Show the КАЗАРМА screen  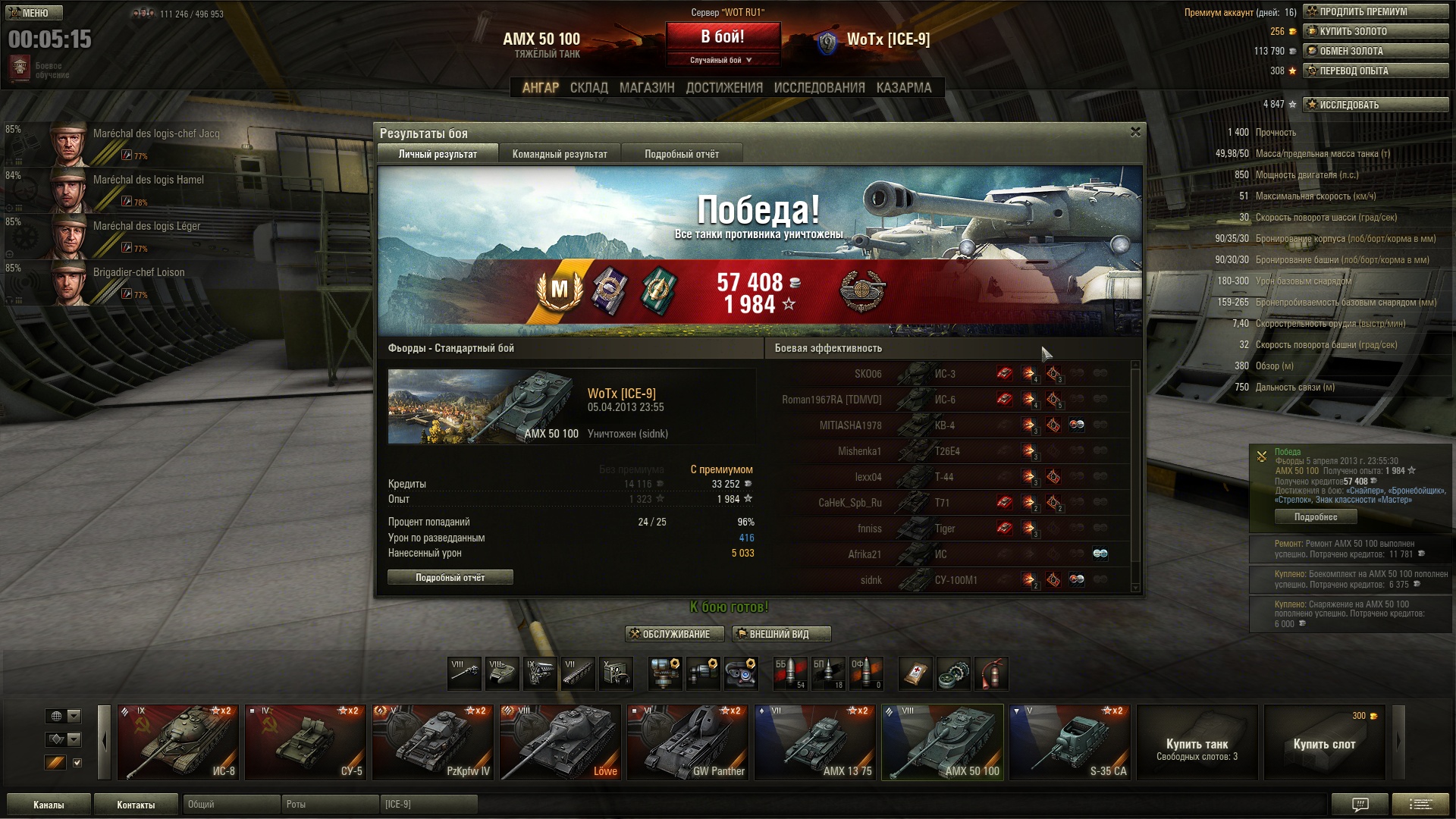pyautogui.click(x=903, y=88)
